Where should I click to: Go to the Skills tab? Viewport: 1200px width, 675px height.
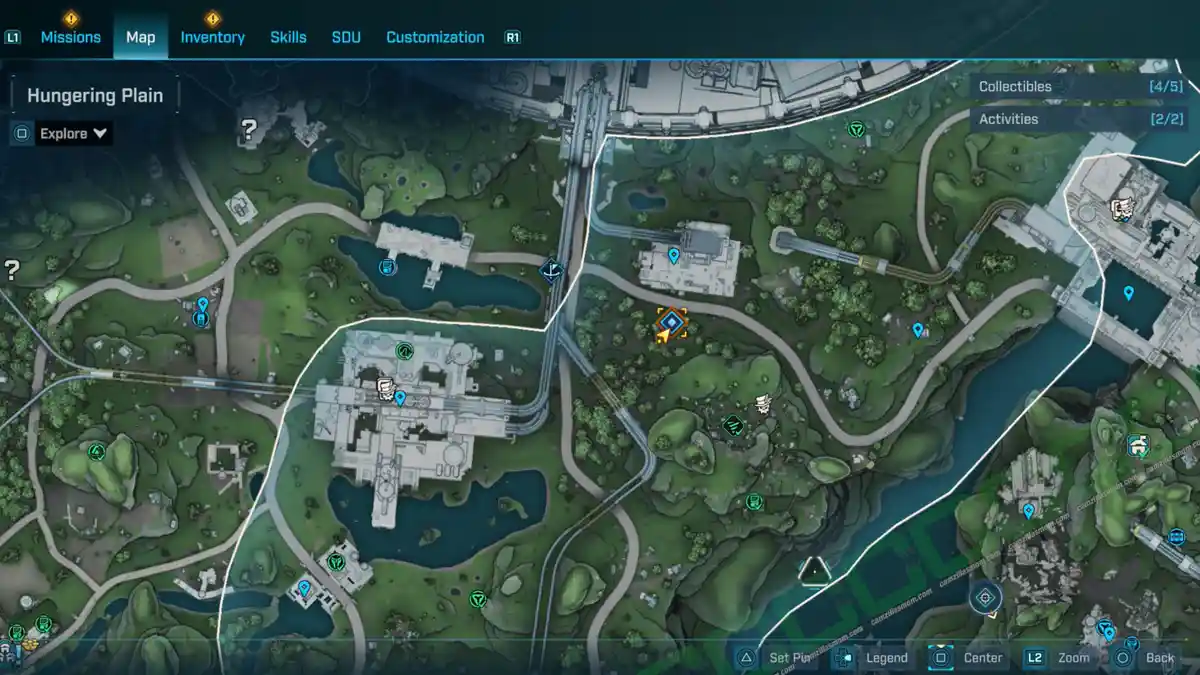288,37
